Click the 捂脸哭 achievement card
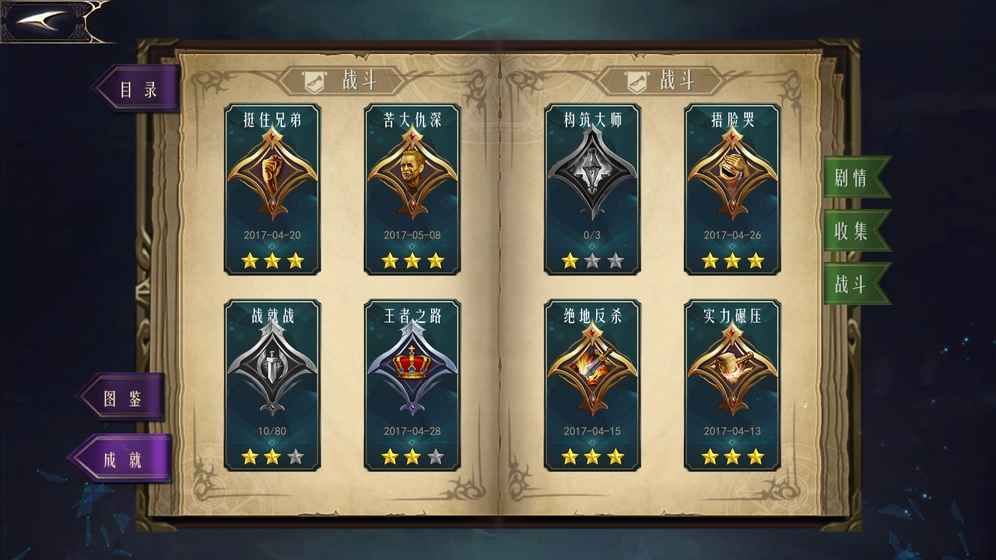This screenshot has width=996, height=560. point(732,189)
